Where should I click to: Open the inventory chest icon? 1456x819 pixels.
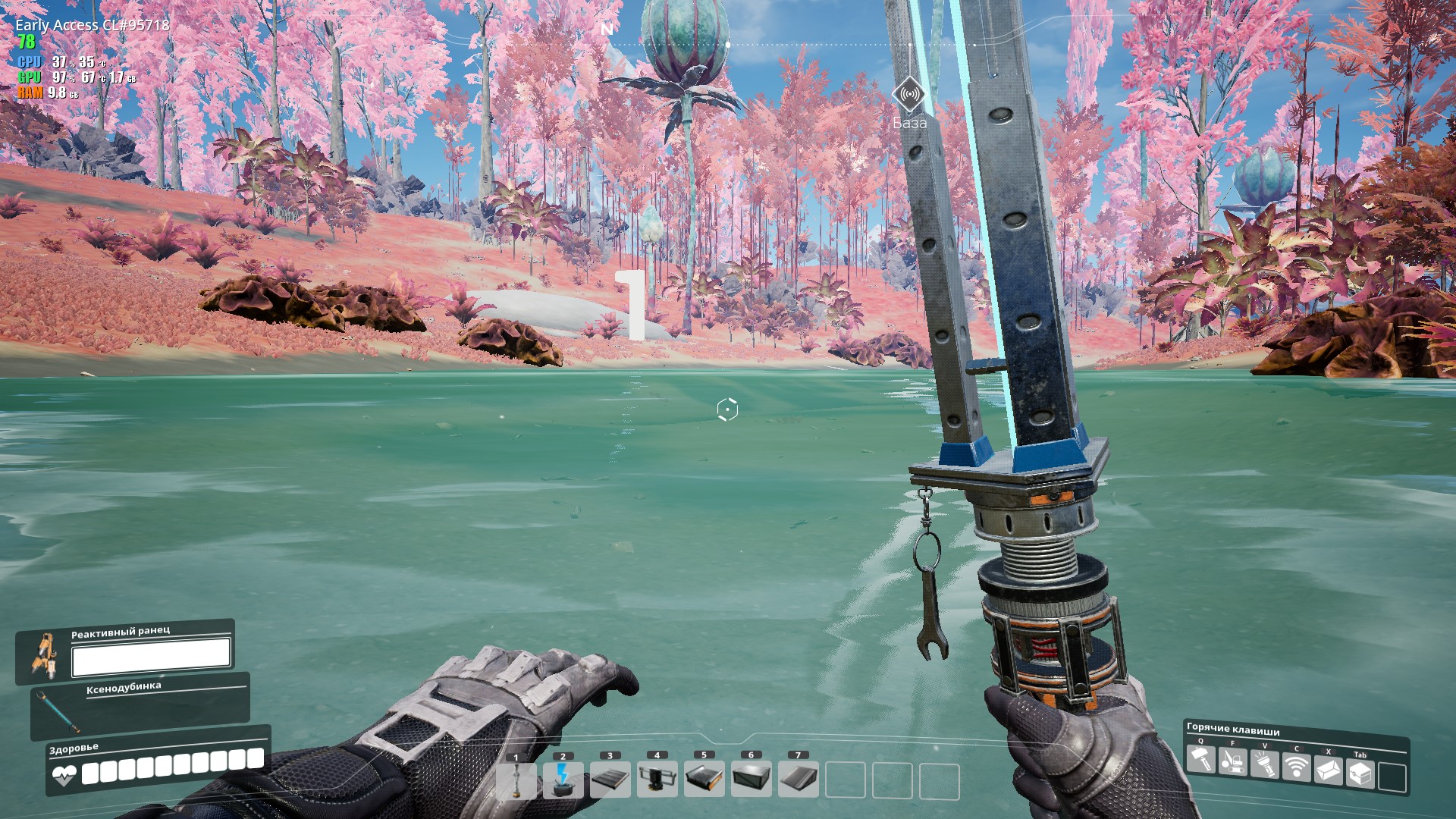click(1360, 774)
